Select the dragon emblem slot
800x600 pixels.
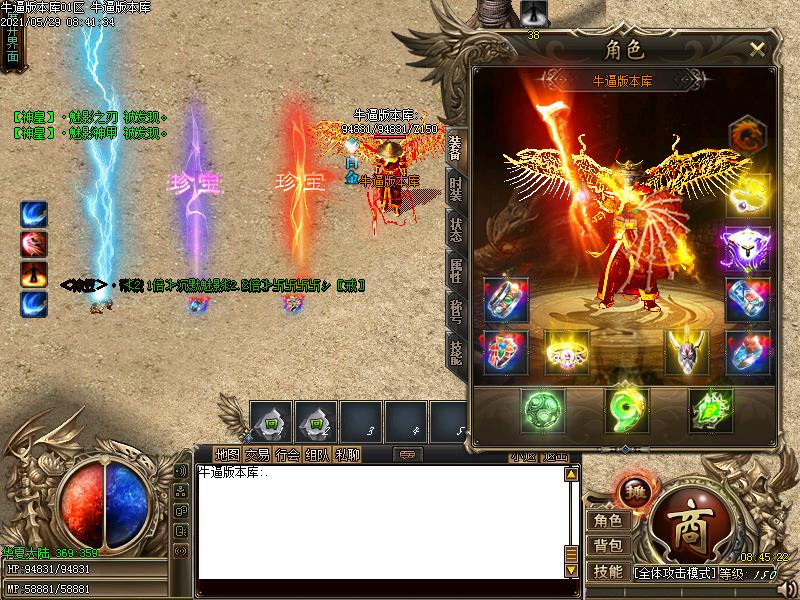[x=747, y=136]
